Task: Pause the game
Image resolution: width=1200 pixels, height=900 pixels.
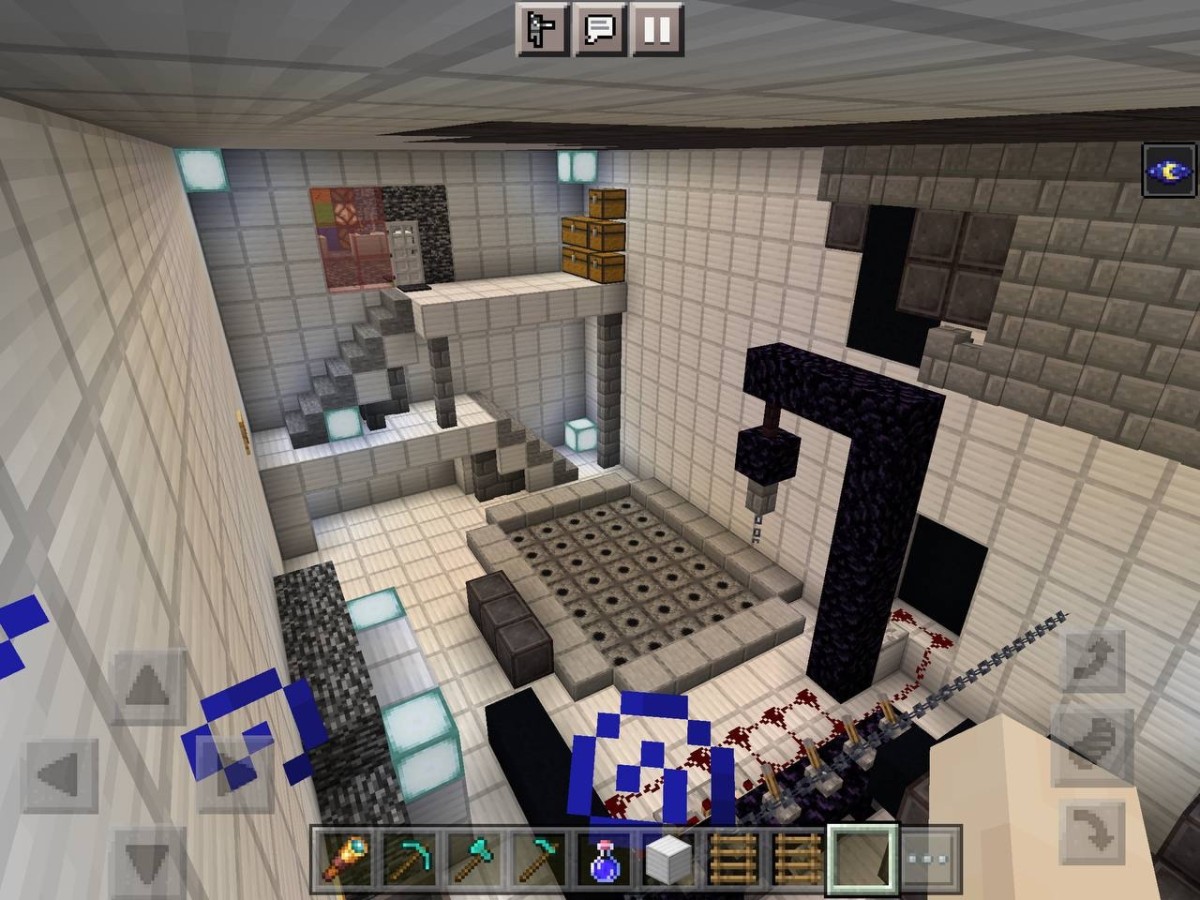Action: (x=657, y=30)
